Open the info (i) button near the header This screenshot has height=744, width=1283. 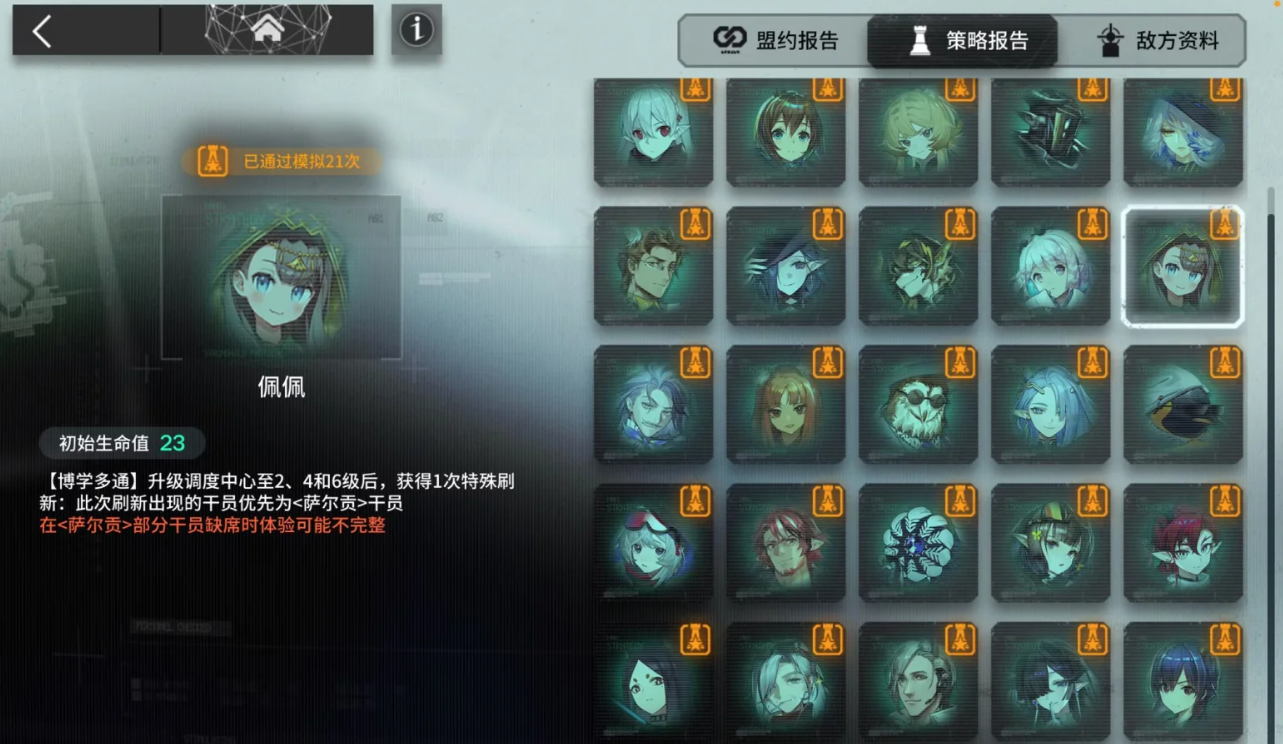click(417, 29)
